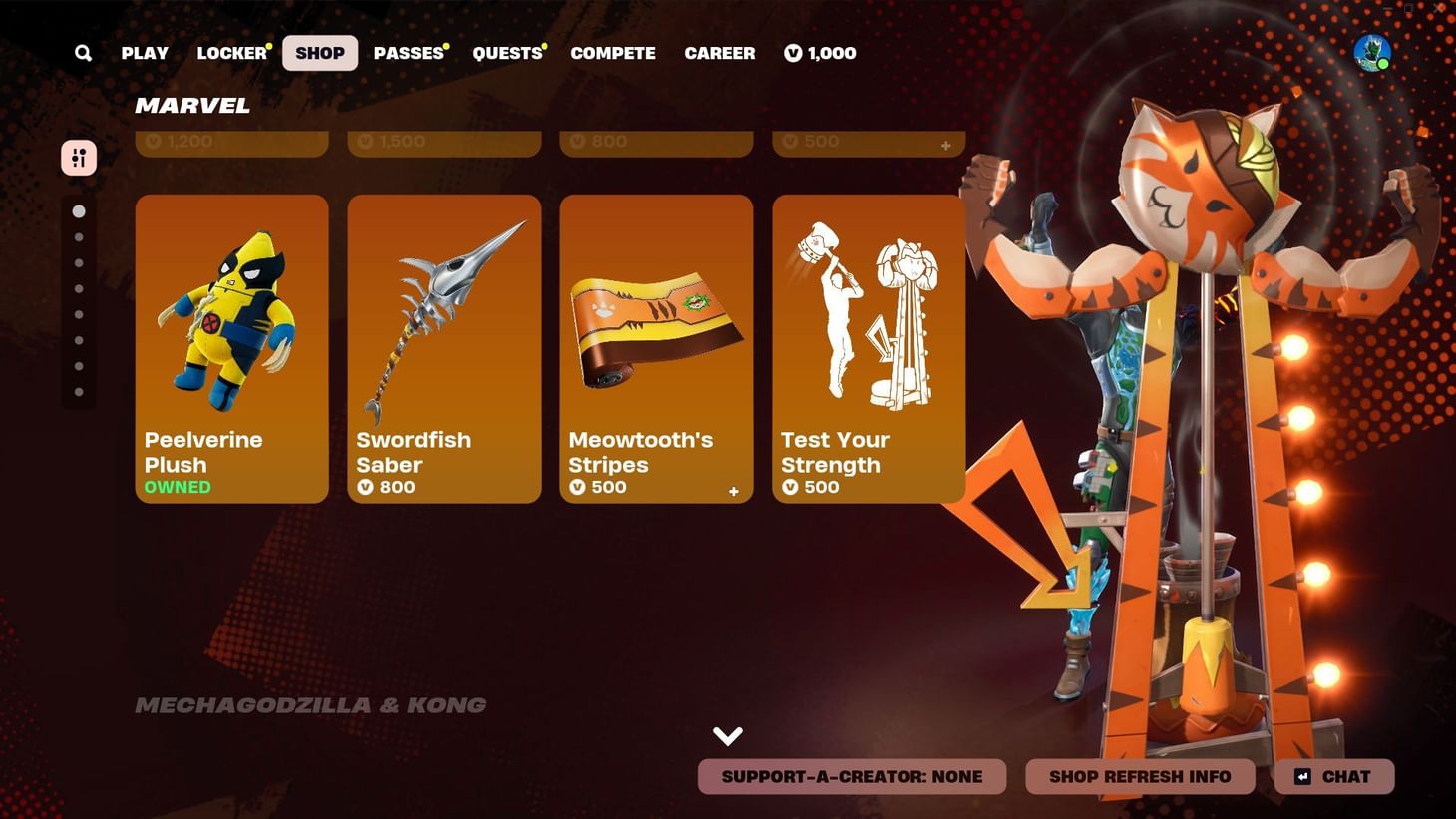The image size is (1456, 819).
Task: Select the first pagination dot on the left
Action: [79, 211]
